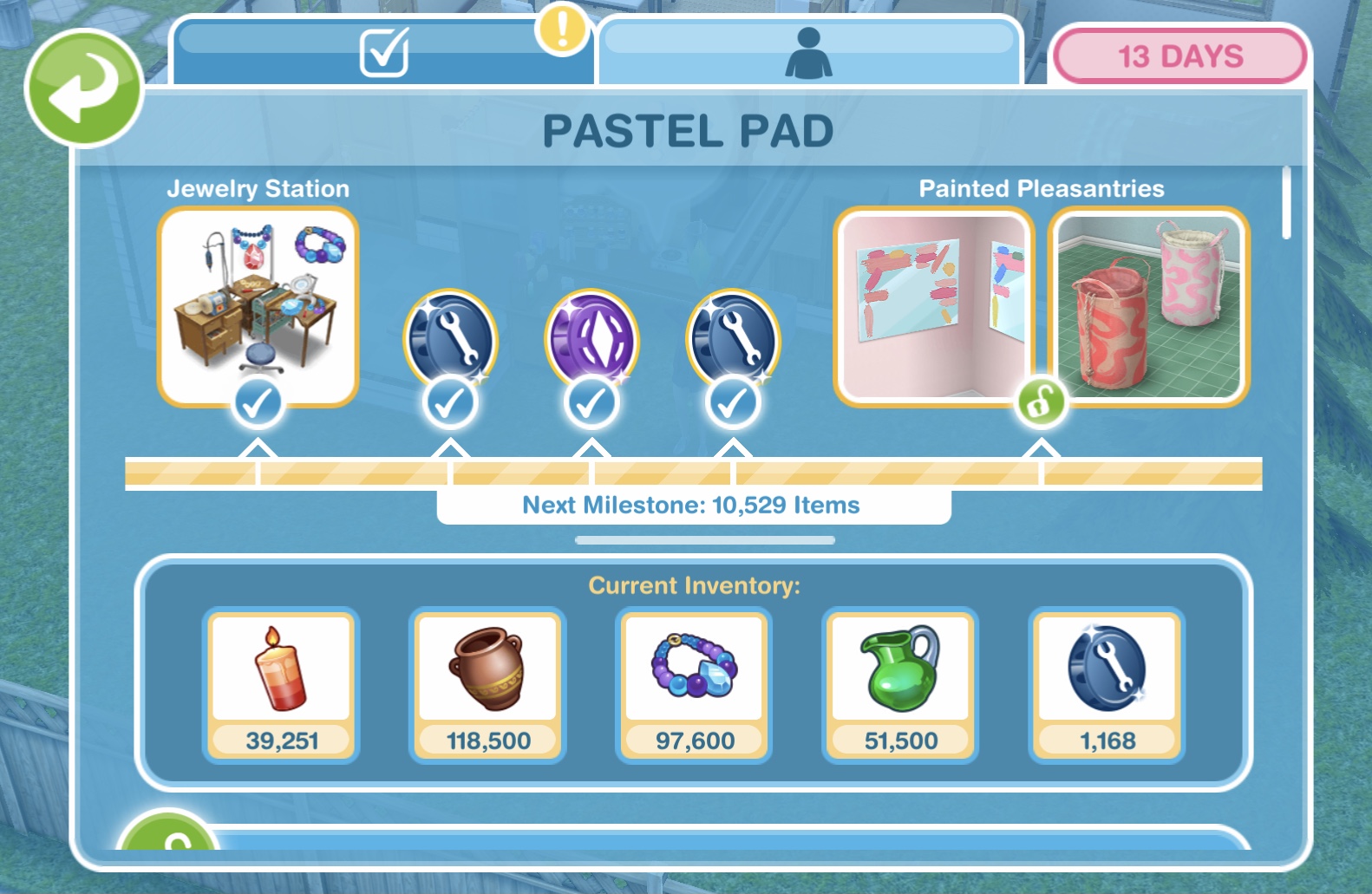Open the Sim person tab

pyautogui.click(x=808, y=52)
